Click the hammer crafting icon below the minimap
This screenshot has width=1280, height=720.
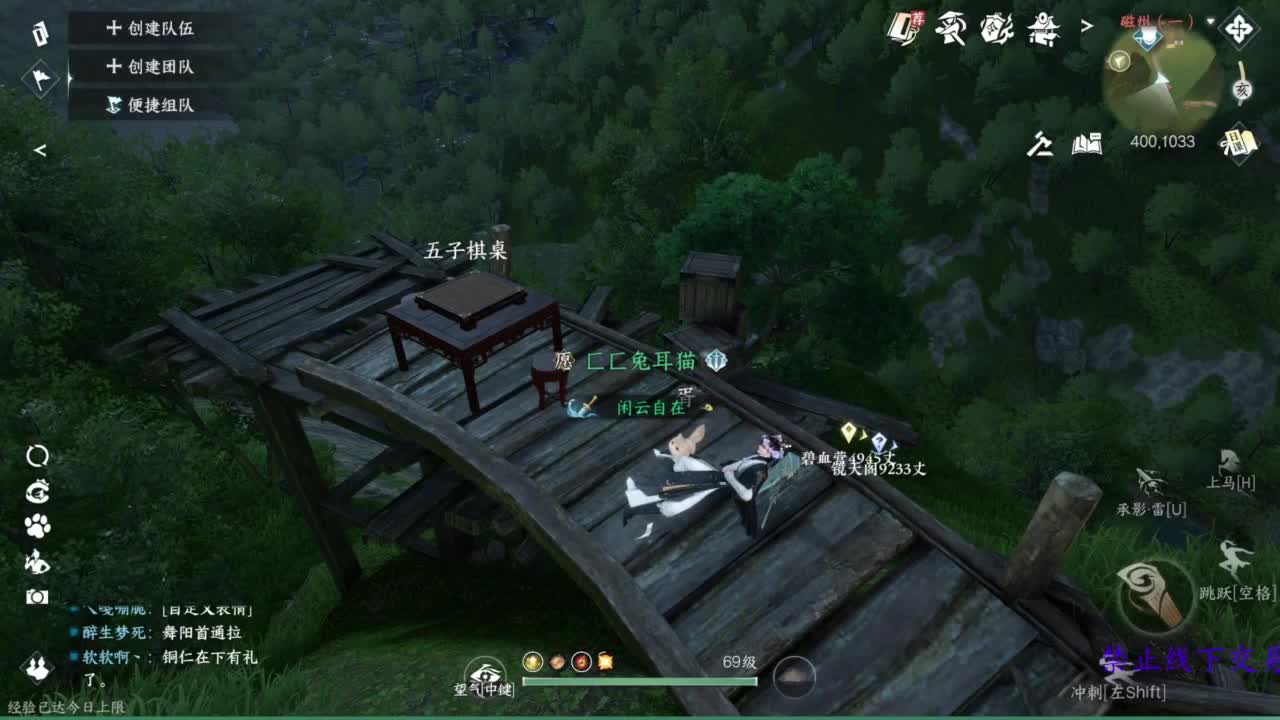pyautogui.click(x=1038, y=143)
